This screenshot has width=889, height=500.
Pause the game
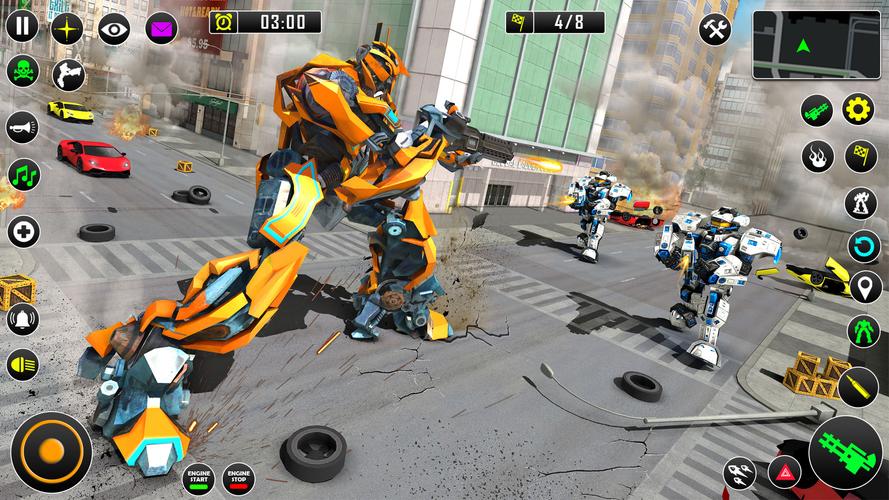click(x=22, y=26)
